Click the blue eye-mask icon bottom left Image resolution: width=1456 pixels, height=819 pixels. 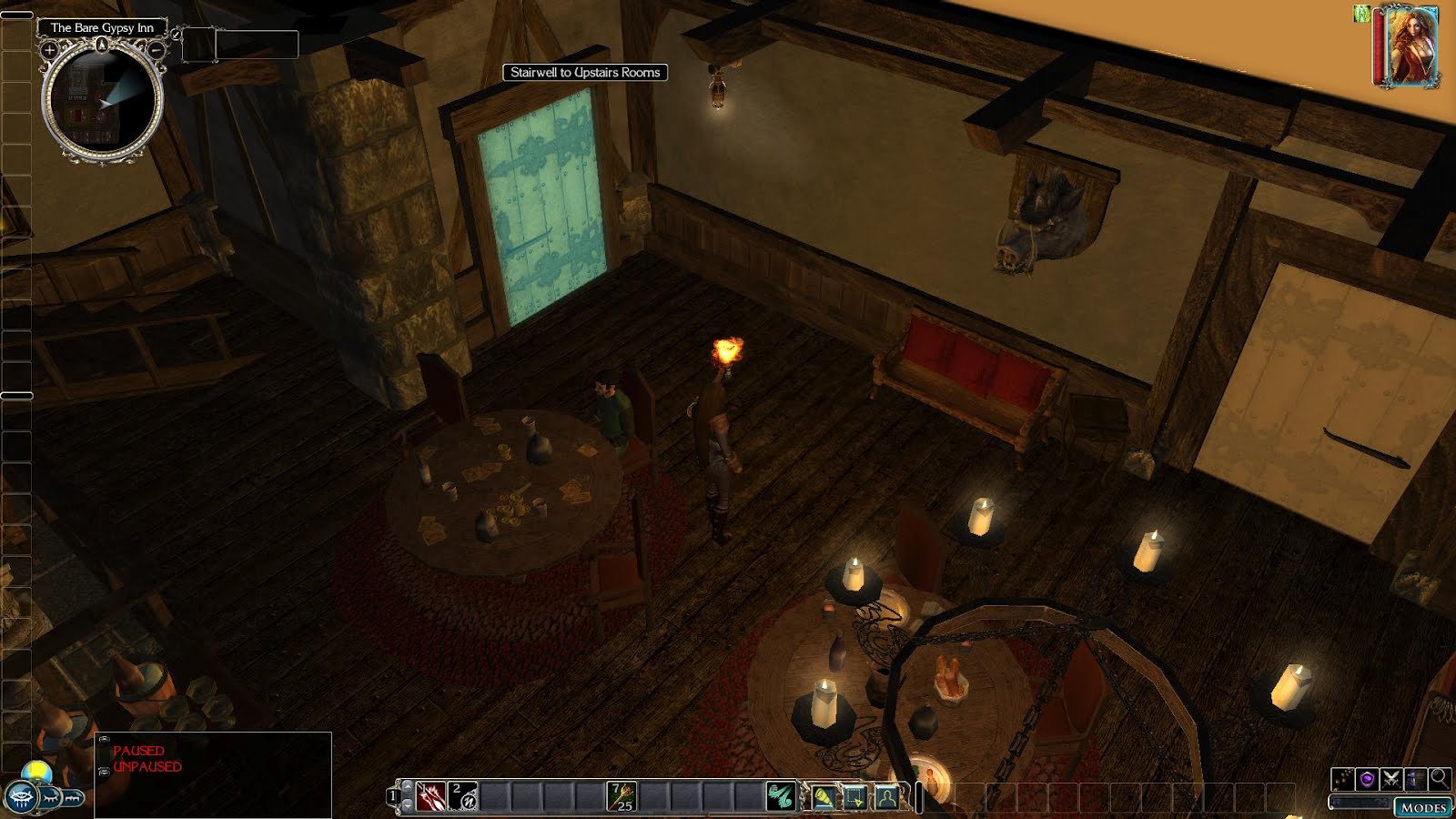(x=20, y=798)
